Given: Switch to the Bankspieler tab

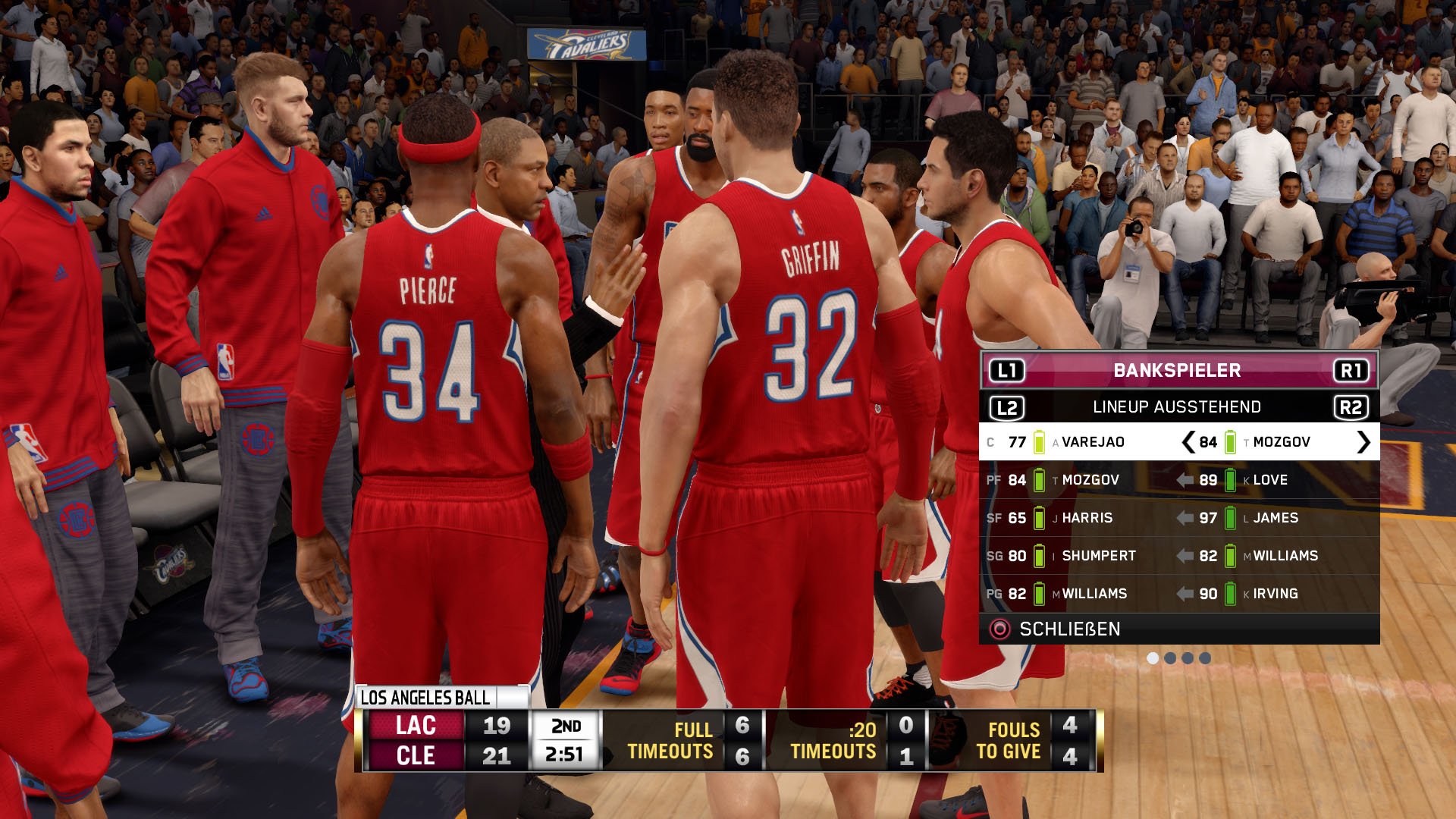Looking at the screenshot, I should click(1175, 371).
